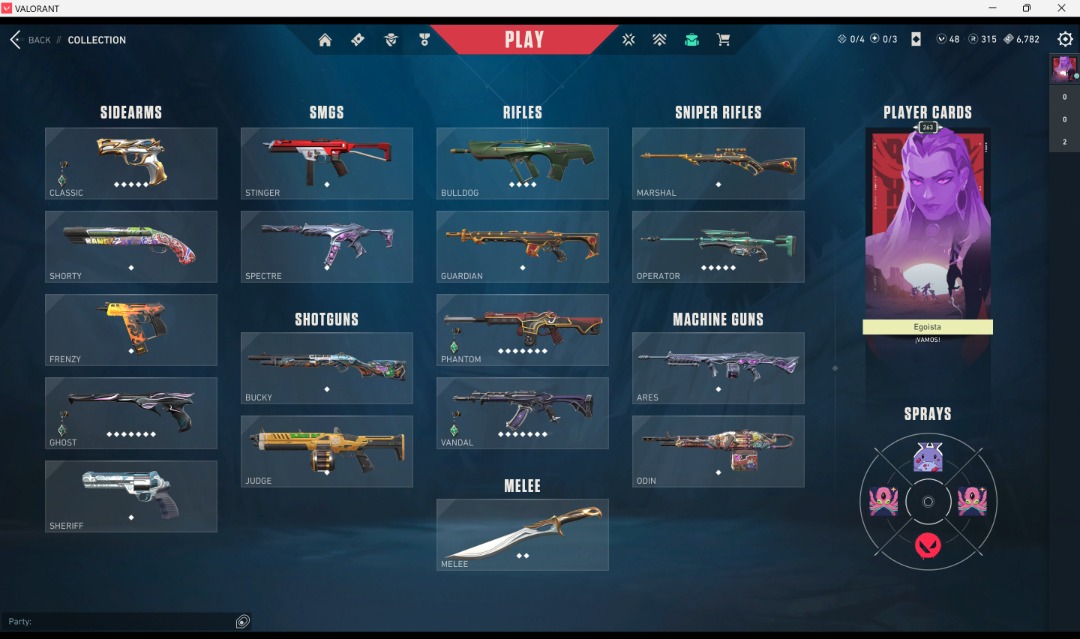This screenshot has height=639, width=1080.
Task: Select the Ghost pistol skin slot
Action: 131,413
